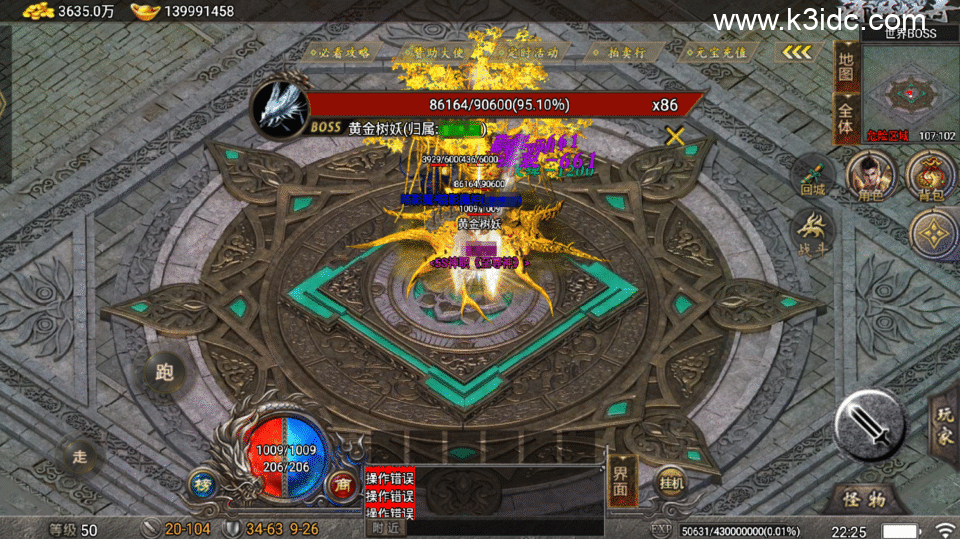This screenshot has width=960, height=539.
Task: Collapse the top menu with the triple-arrow button
Action: 797,51
